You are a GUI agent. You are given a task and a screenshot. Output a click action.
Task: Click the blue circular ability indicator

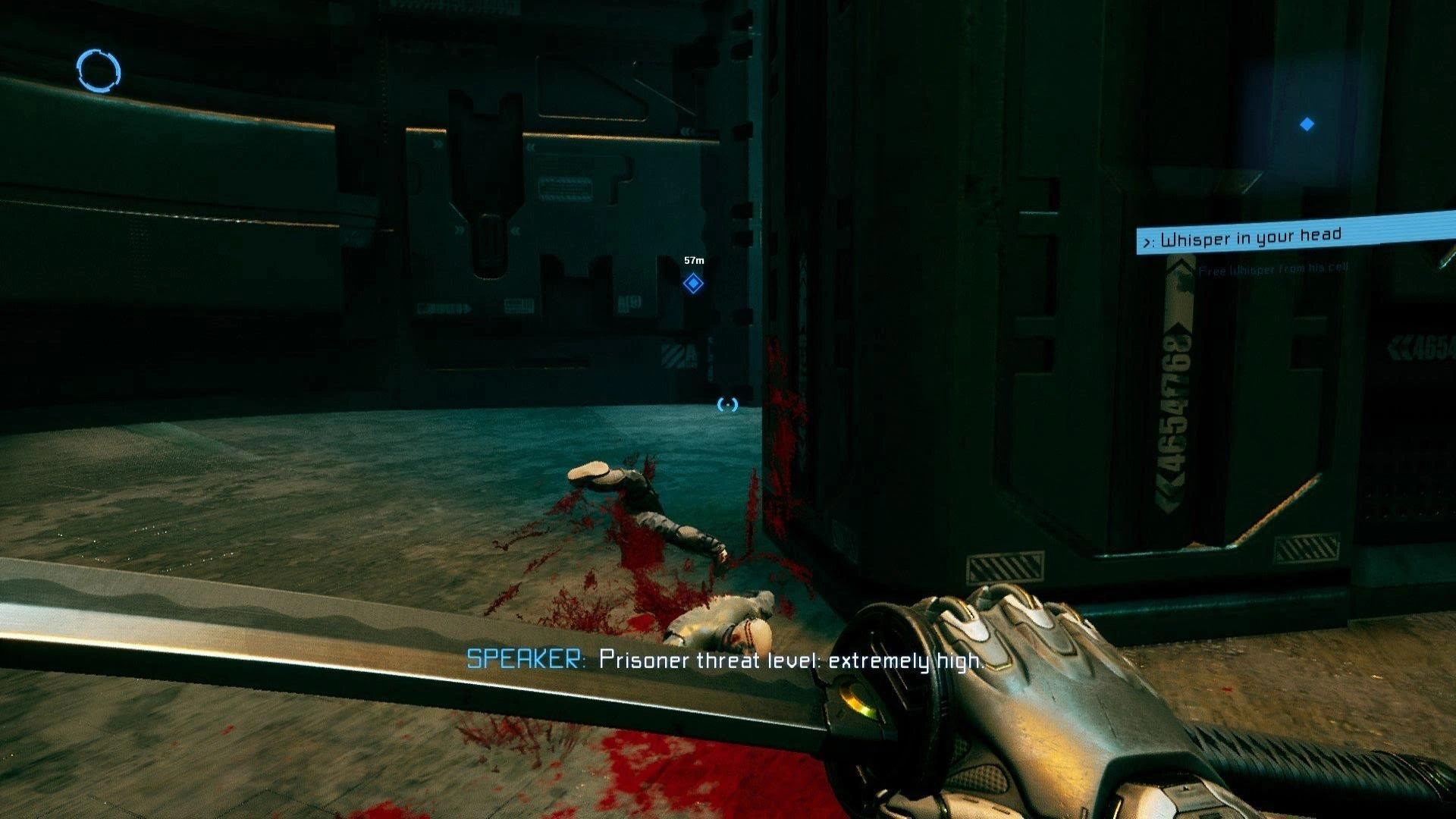[x=99, y=71]
